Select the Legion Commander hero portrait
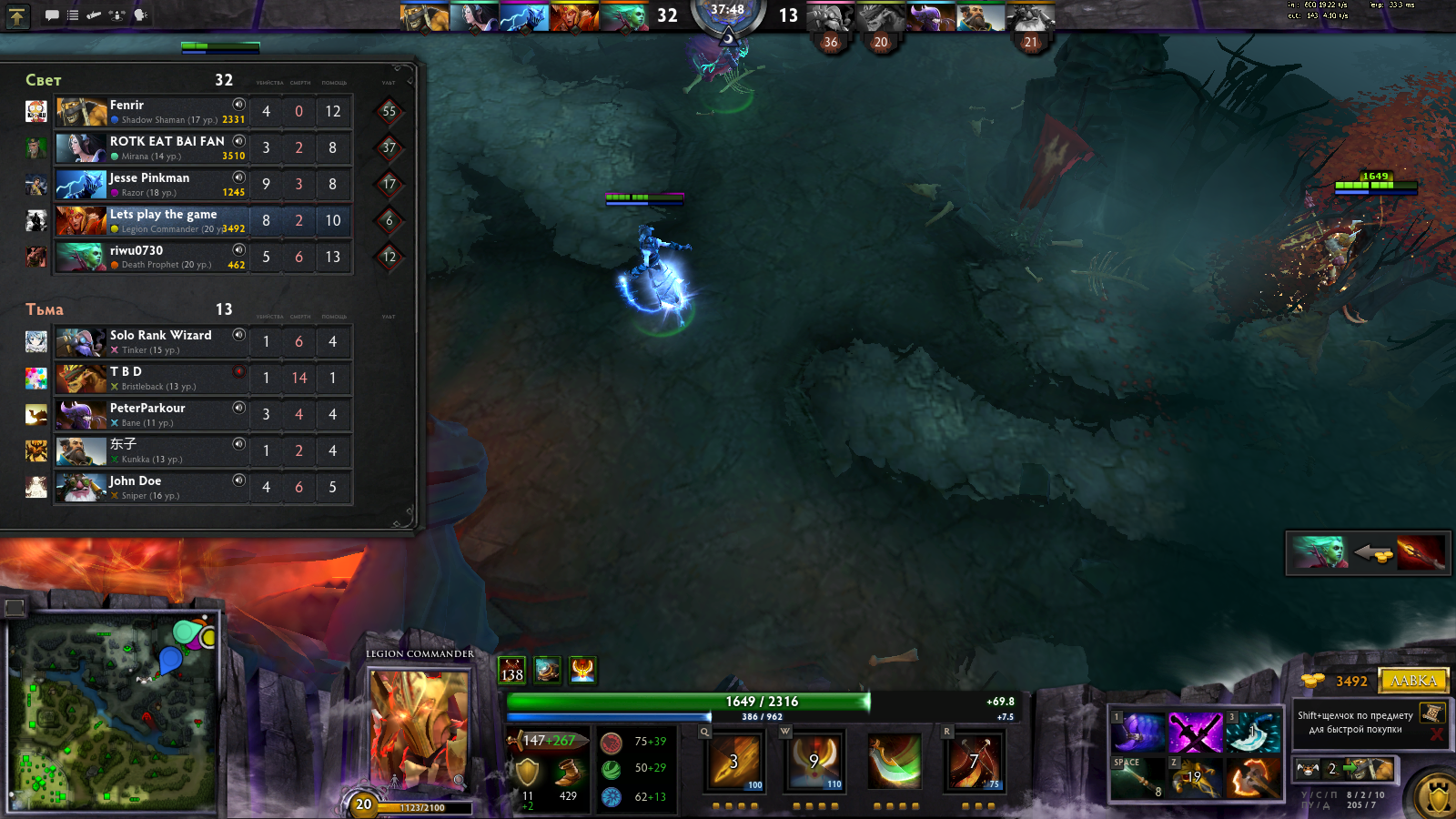 [419, 728]
